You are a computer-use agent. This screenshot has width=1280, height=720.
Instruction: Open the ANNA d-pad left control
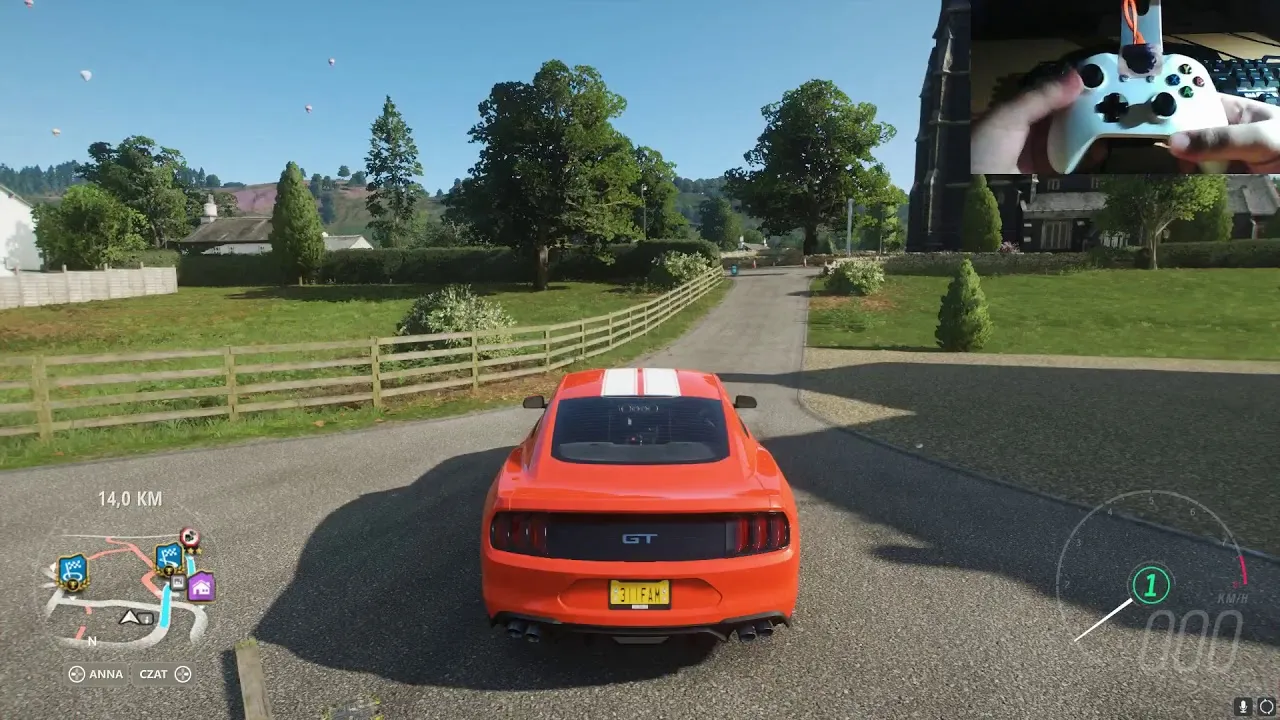77,674
